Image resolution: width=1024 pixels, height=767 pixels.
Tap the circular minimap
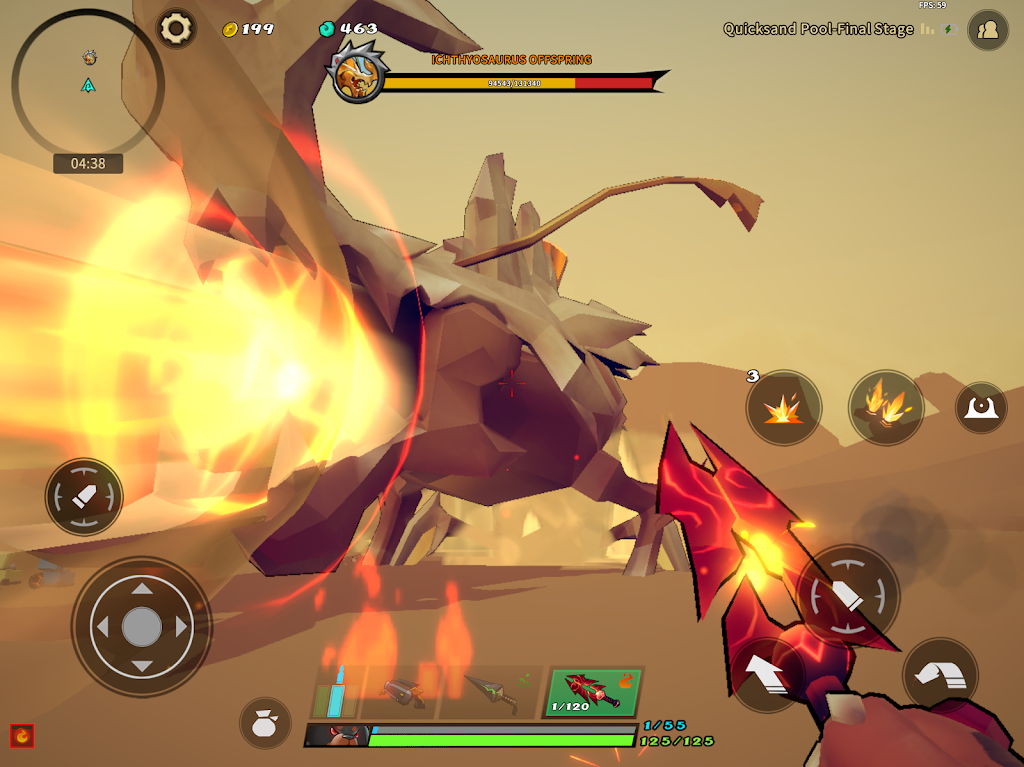click(x=88, y=84)
